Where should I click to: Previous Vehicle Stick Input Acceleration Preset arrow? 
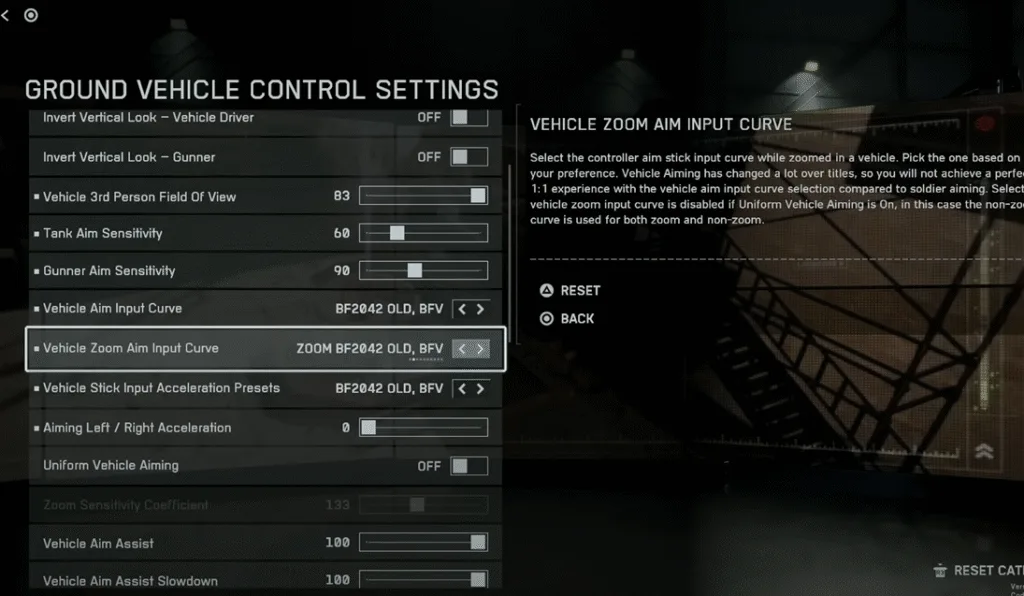[462, 388]
